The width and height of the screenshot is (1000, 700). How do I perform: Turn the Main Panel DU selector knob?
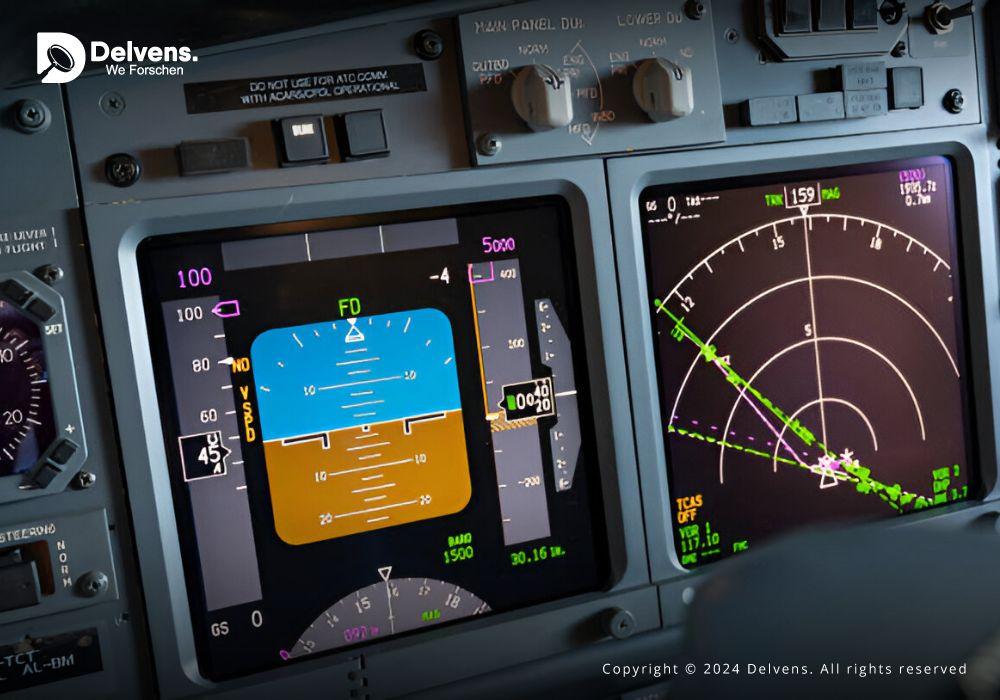542,97
